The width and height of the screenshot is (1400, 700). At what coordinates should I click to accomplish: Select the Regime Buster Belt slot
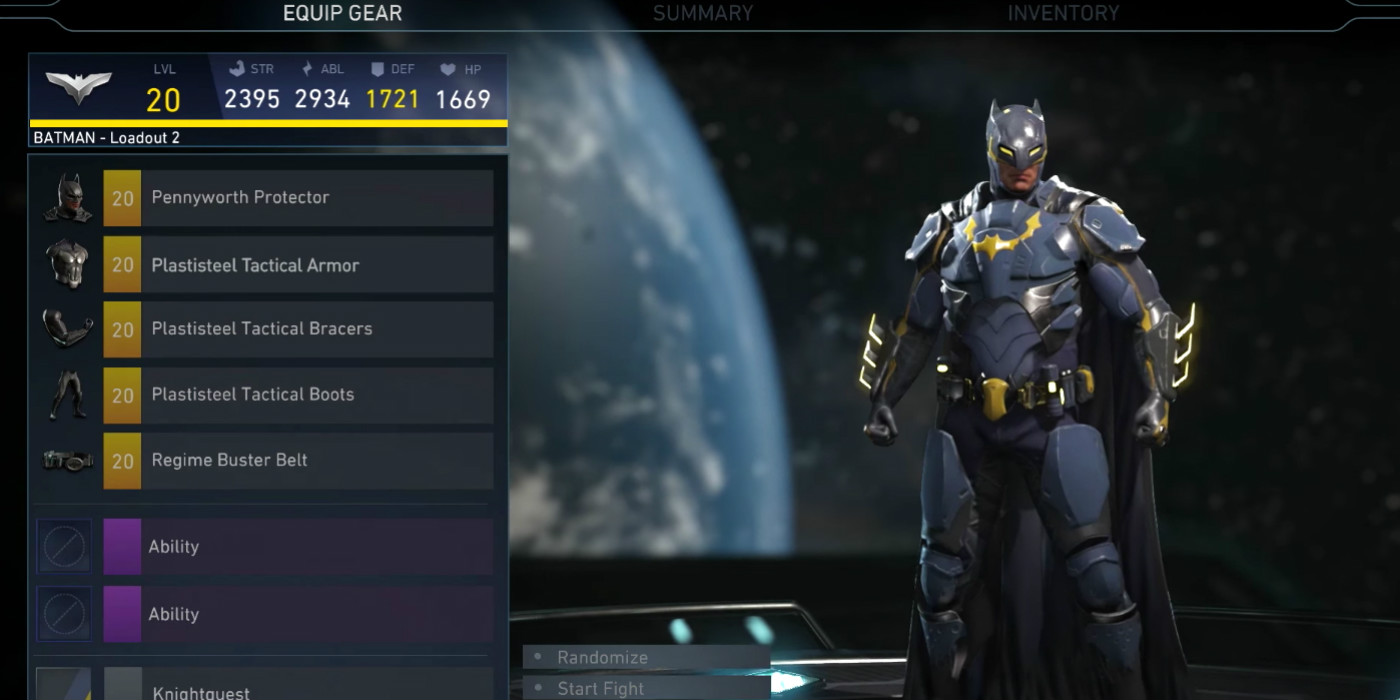coord(298,461)
